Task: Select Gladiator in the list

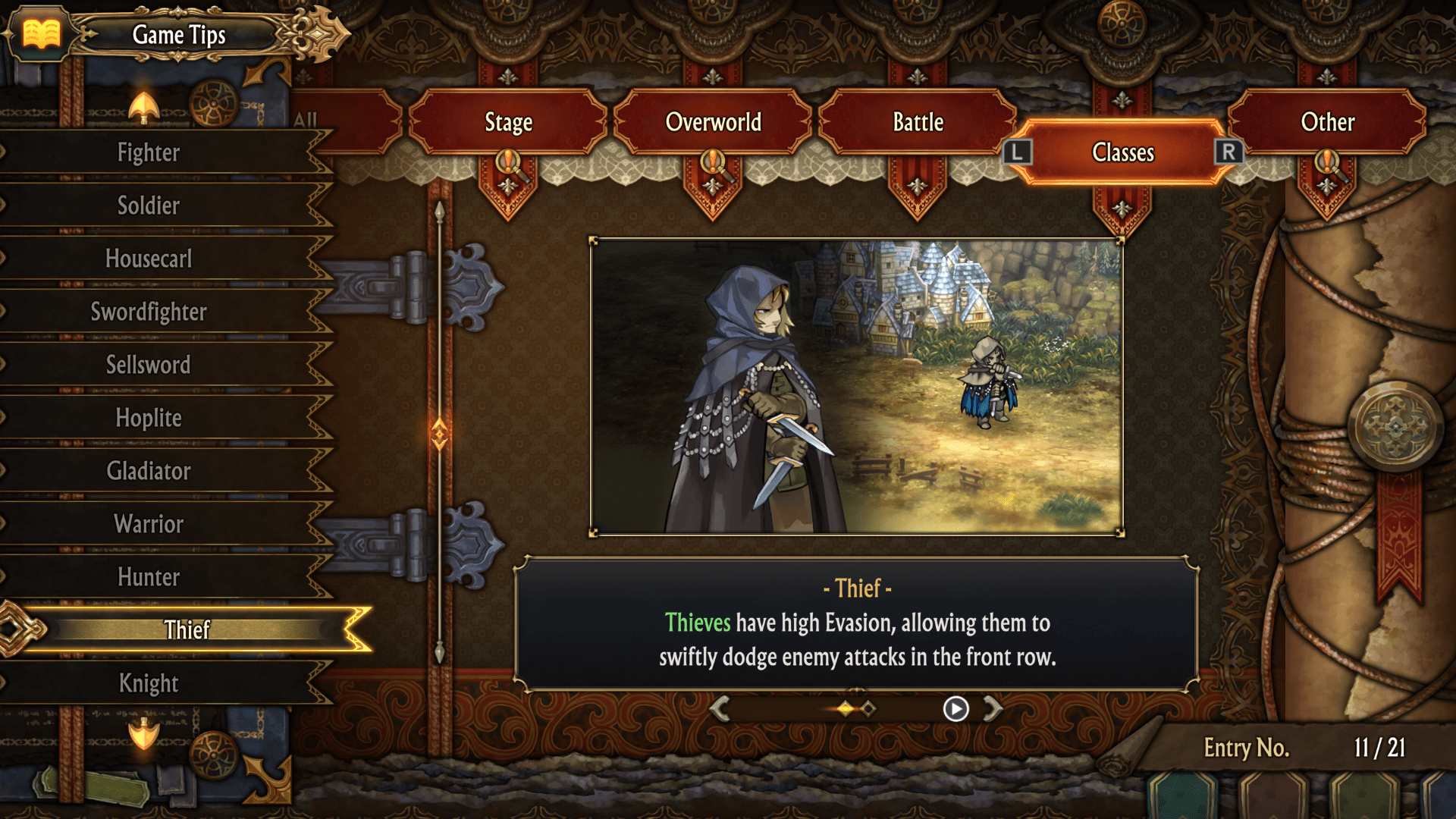Action: click(149, 471)
